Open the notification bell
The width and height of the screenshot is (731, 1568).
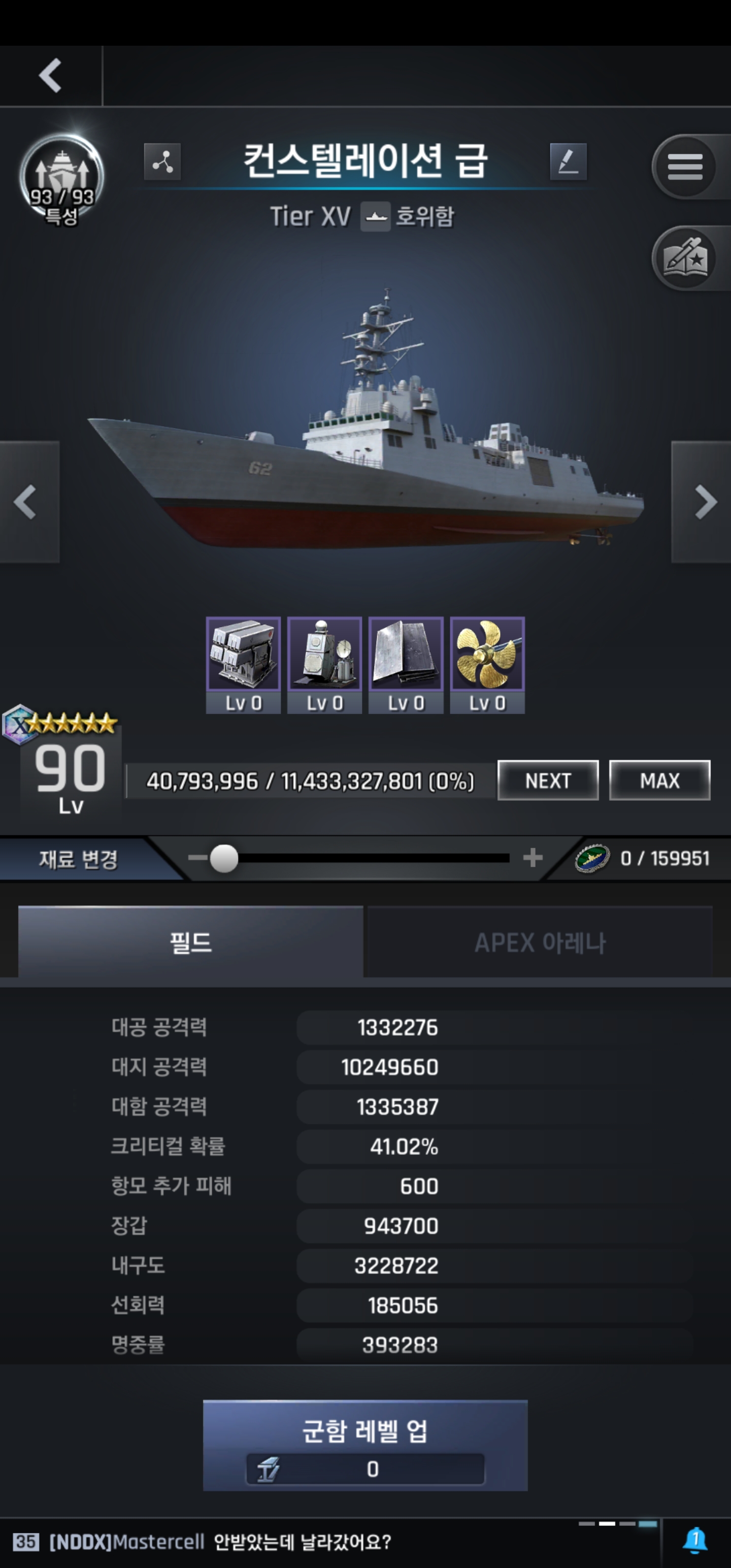tap(695, 1541)
